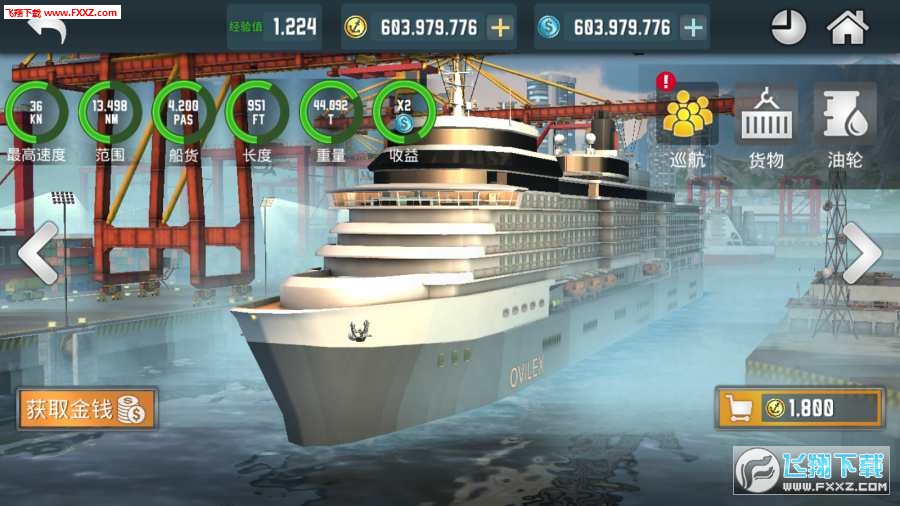Image resolution: width=900 pixels, height=506 pixels.
Task: Switch to the 油轮 tanker ship category
Action: point(845,125)
